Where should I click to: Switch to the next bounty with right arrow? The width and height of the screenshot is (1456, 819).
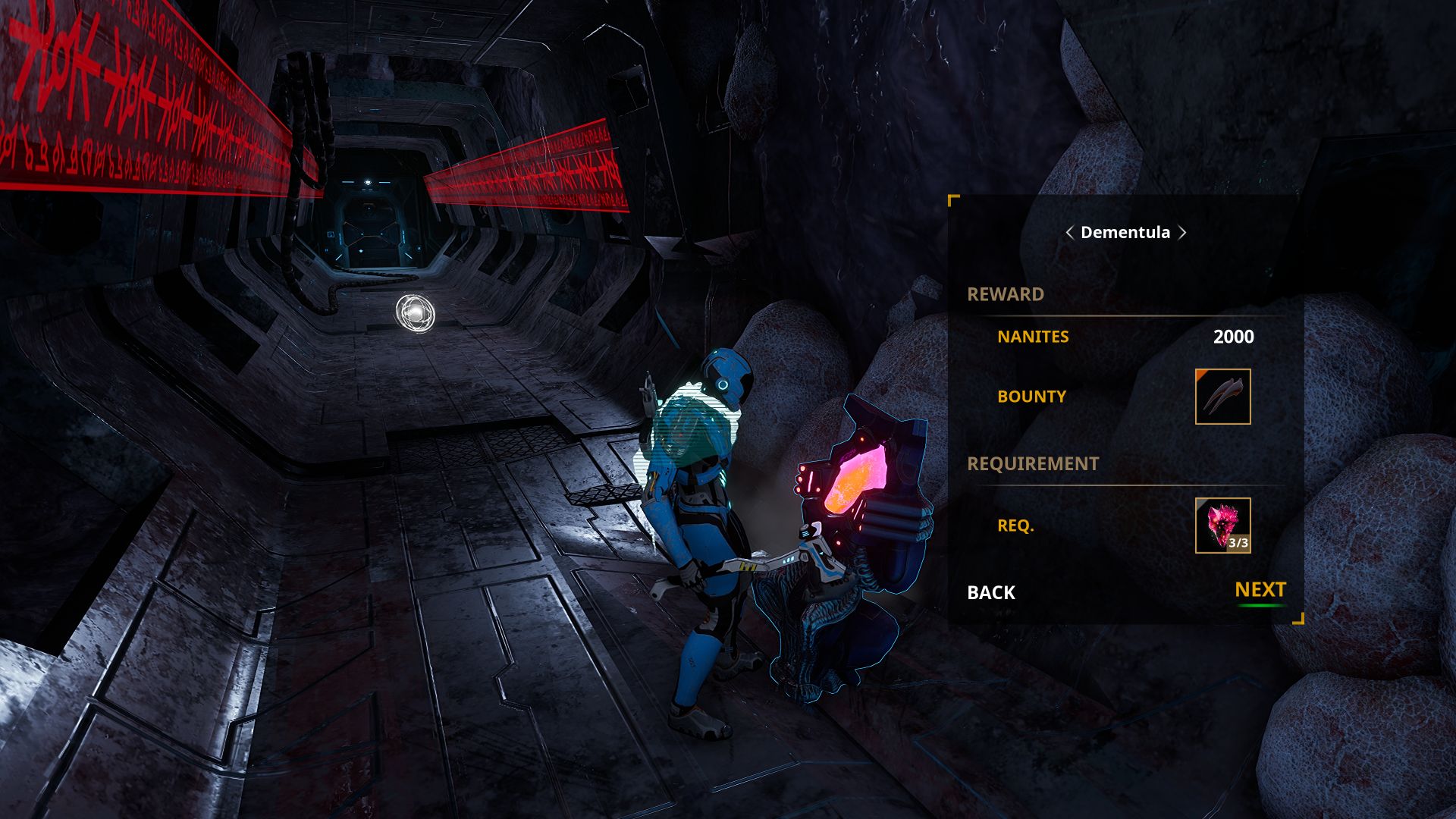pos(1182,233)
